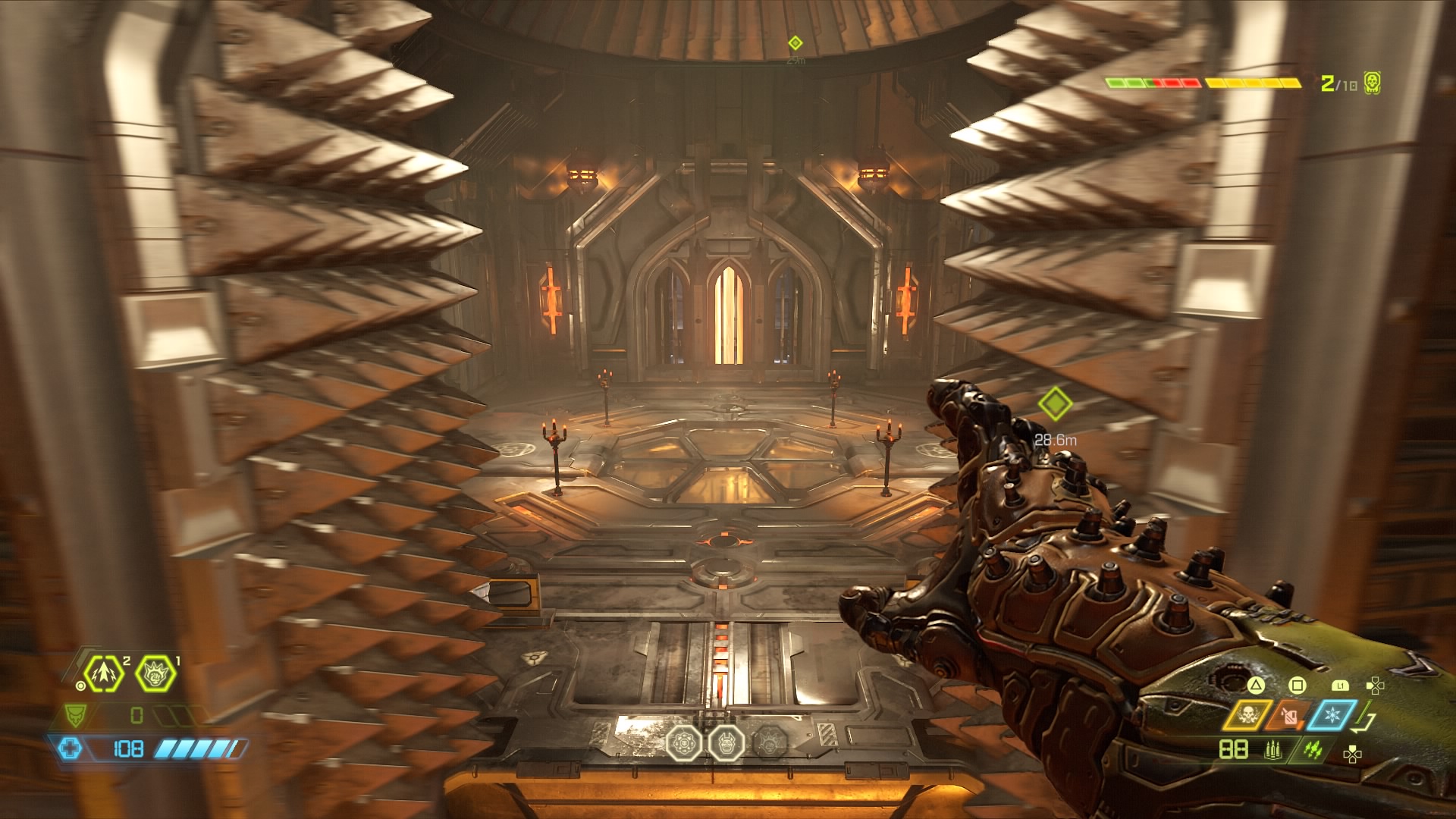1456x819 pixels.
Task: Click the green armor shield icon
Action: pos(75,715)
